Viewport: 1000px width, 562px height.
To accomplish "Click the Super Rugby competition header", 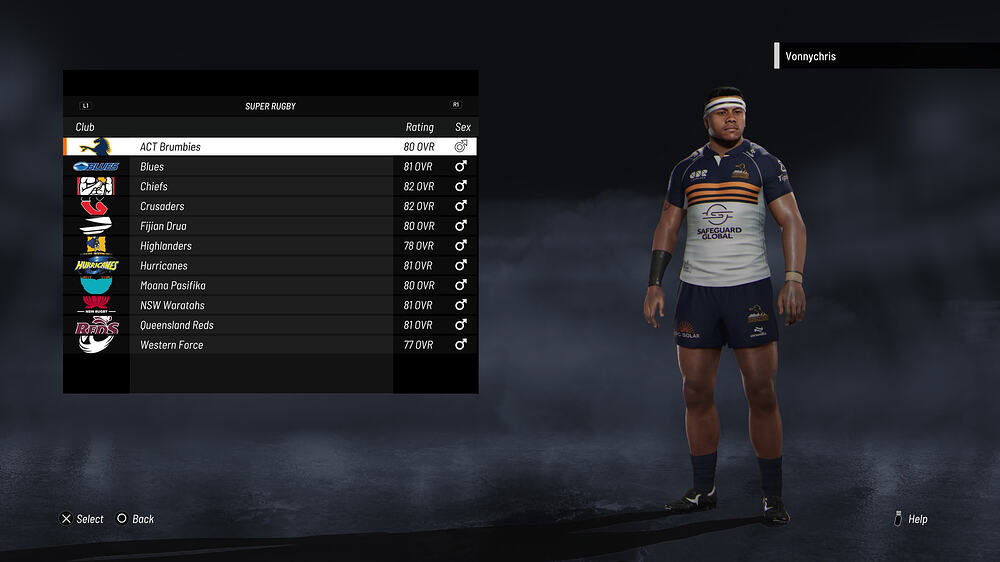I will [270, 106].
